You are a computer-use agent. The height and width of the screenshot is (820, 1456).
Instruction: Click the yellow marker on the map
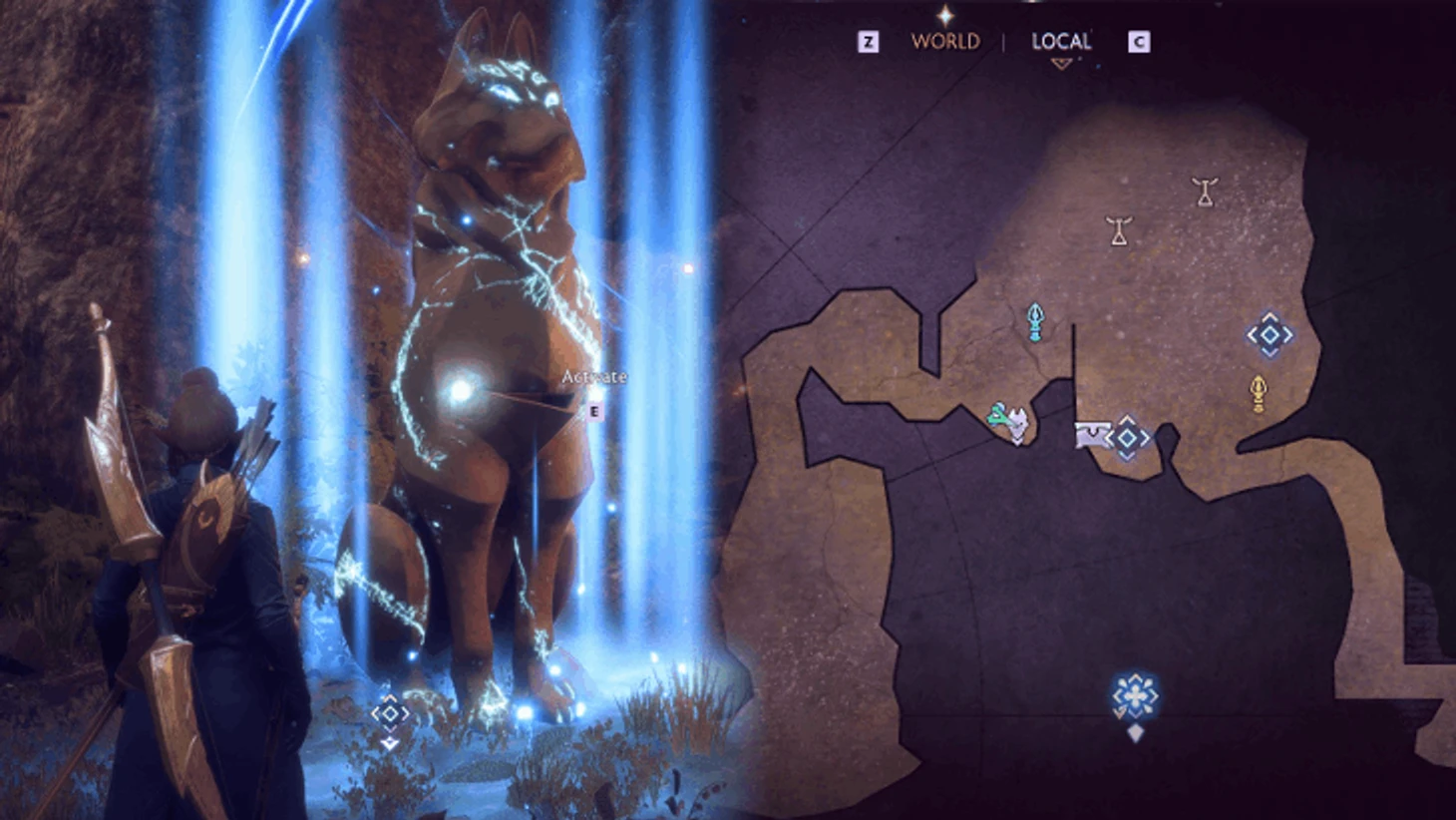click(1259, 393)
